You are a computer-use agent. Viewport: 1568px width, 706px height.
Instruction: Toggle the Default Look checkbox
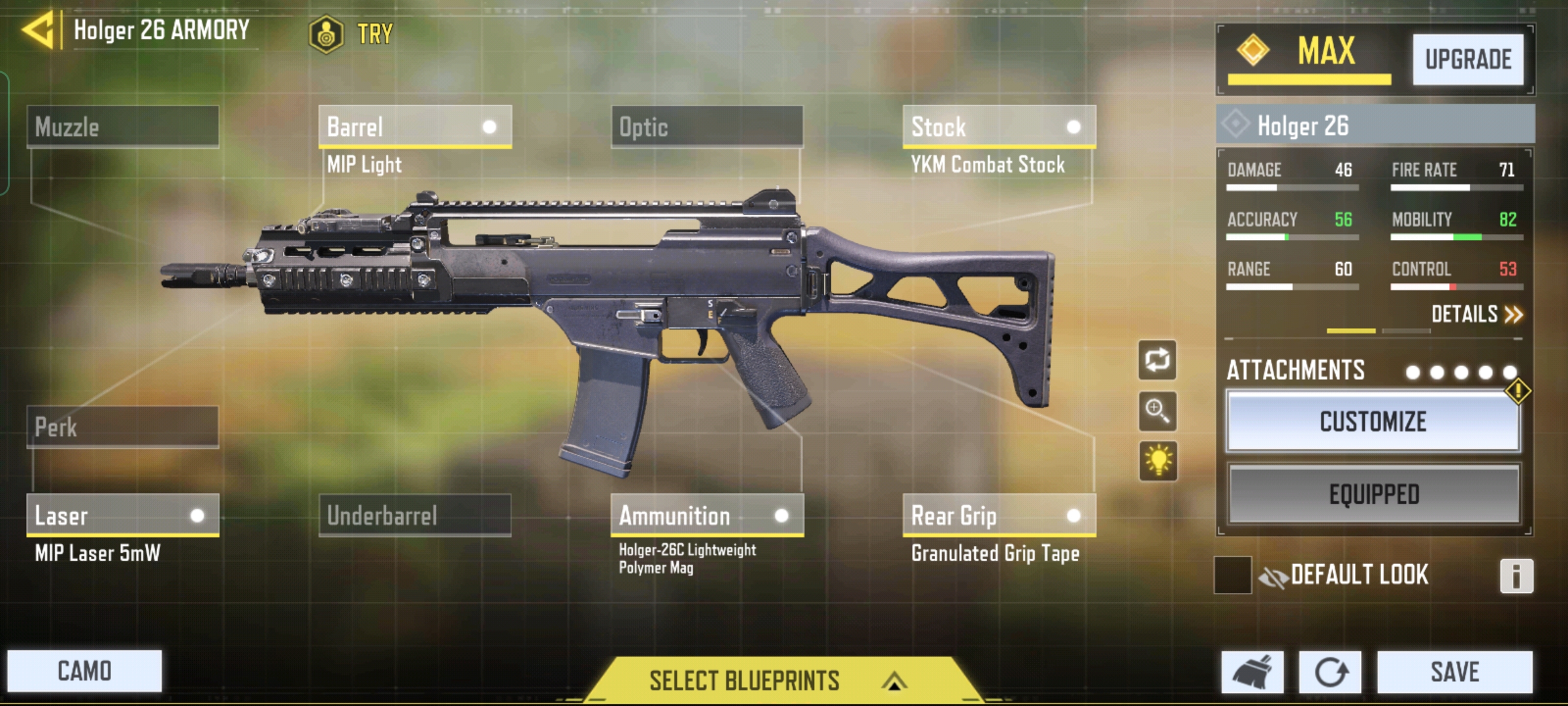pos(1232,575)
